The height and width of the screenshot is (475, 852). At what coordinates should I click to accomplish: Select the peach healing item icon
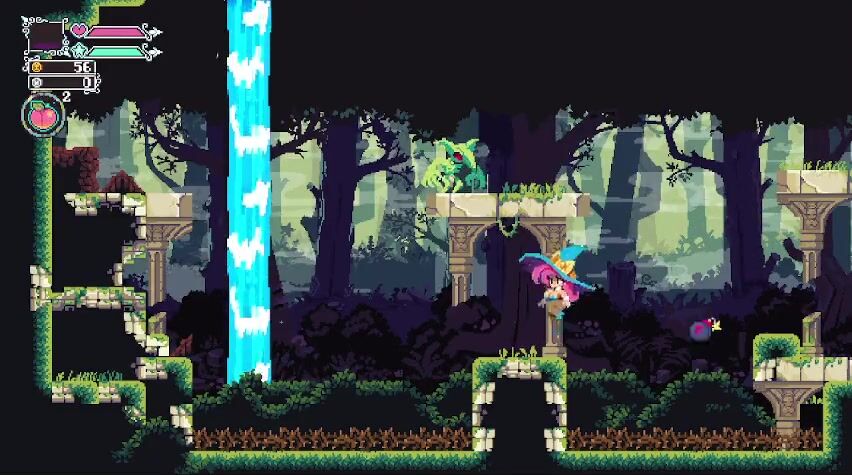click(42, 115)
